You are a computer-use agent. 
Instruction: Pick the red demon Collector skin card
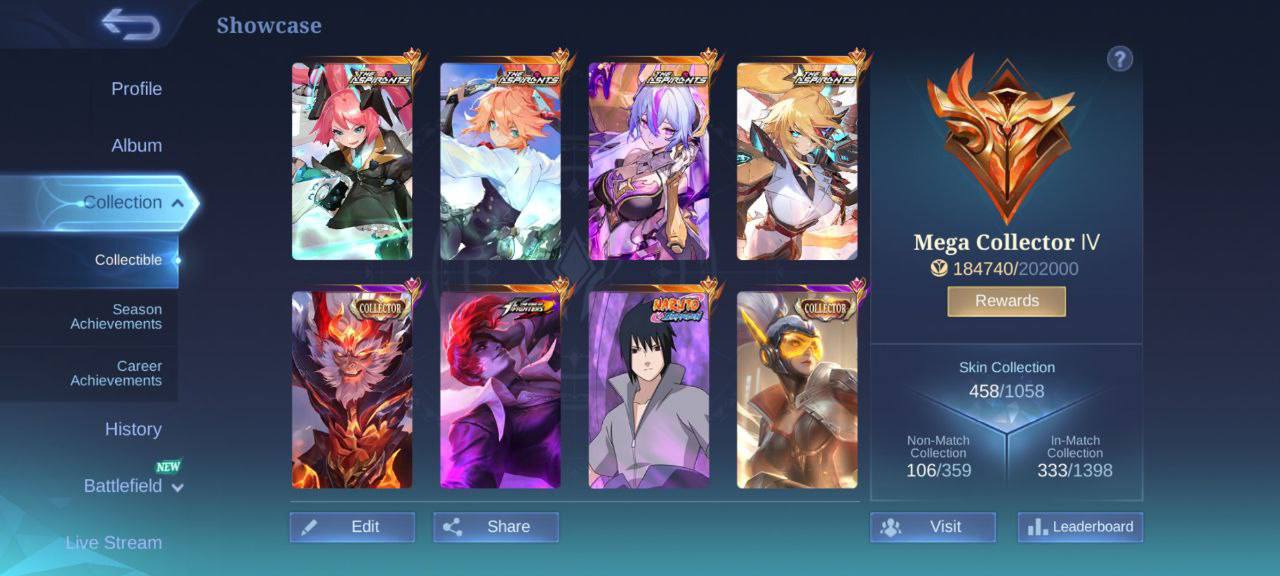click(x=351, y=390)
